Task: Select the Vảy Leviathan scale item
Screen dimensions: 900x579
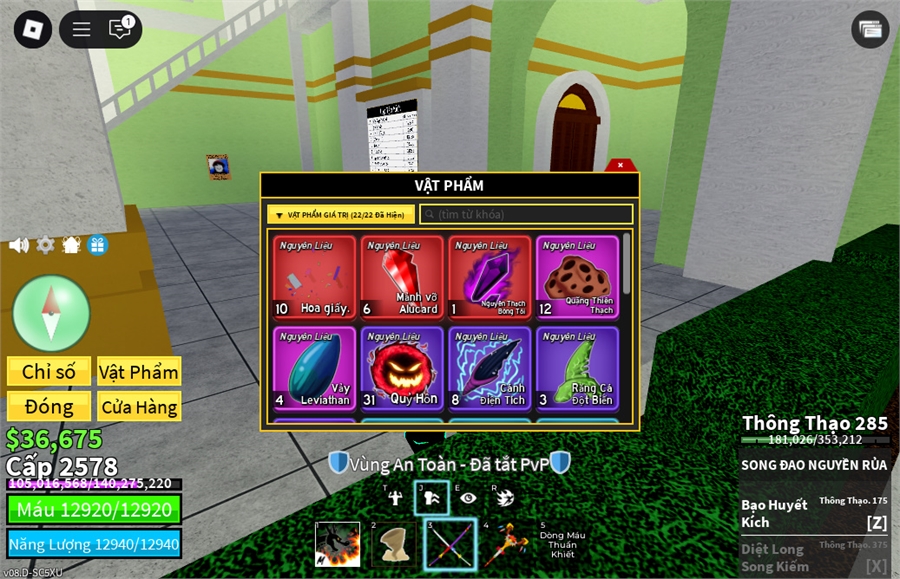Action: point(315,368)
